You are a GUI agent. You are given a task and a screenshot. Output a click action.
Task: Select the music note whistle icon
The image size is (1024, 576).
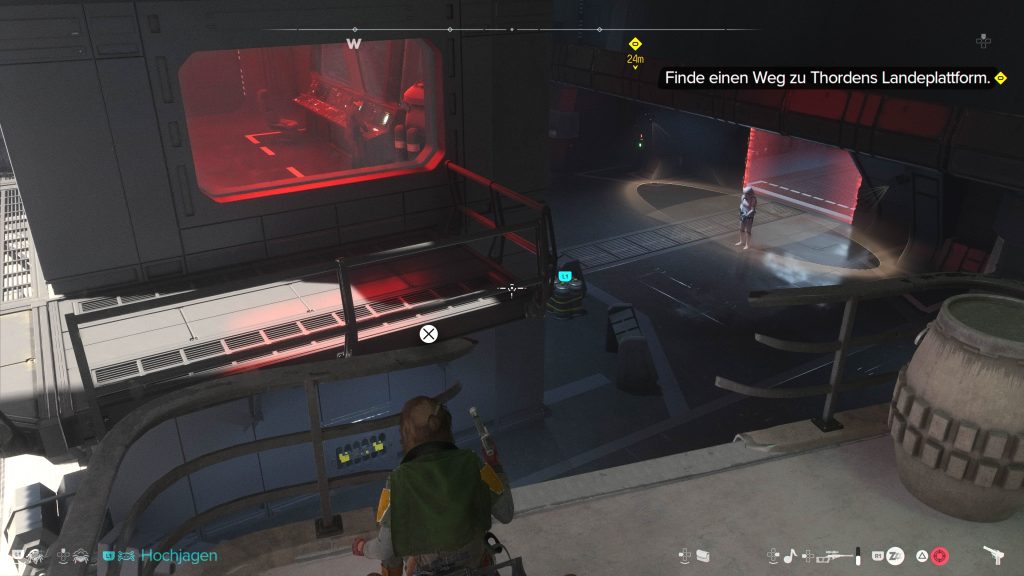click(789, 554)
